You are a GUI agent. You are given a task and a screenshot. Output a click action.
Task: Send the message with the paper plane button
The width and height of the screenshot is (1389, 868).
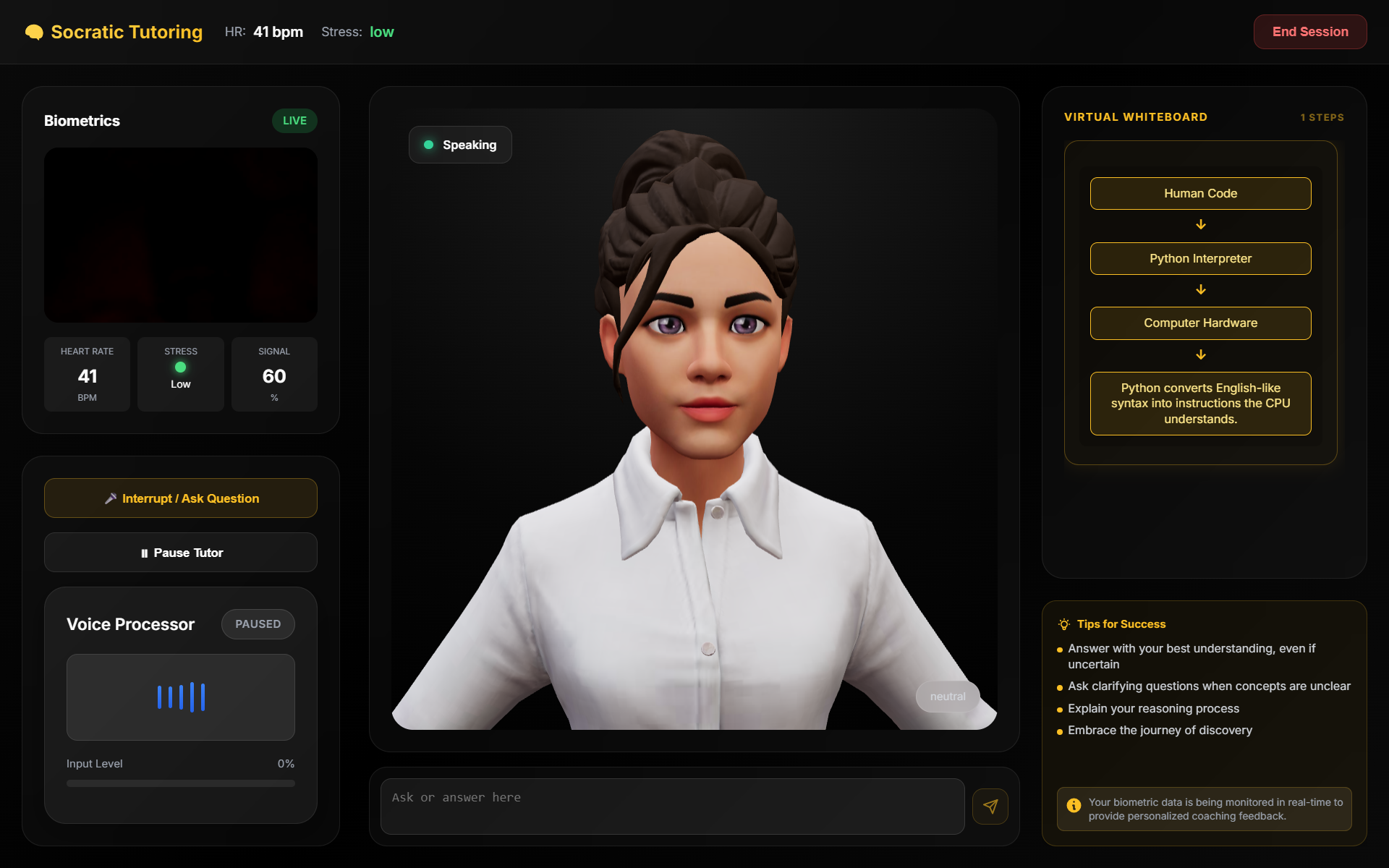(990, 807)
